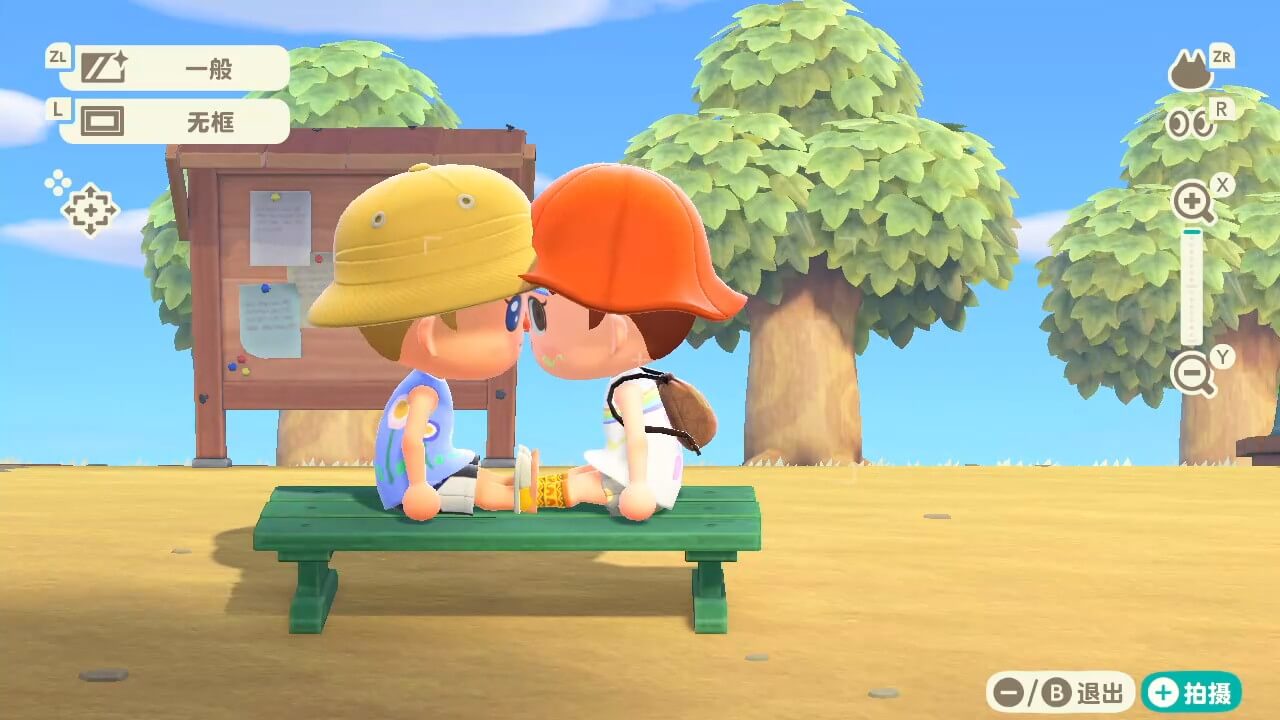Choose the 无框 frame option
The width and height of the screenshot is (1280, 720).
[176, 122]
